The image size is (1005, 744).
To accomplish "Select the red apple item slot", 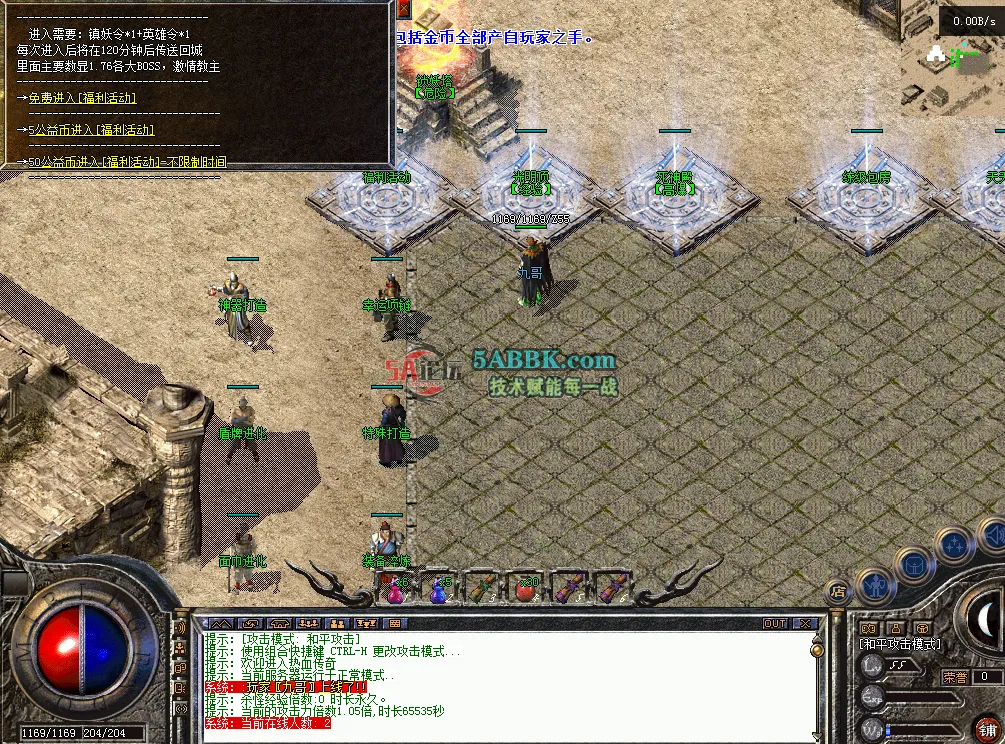I will [x=525, y=589].
